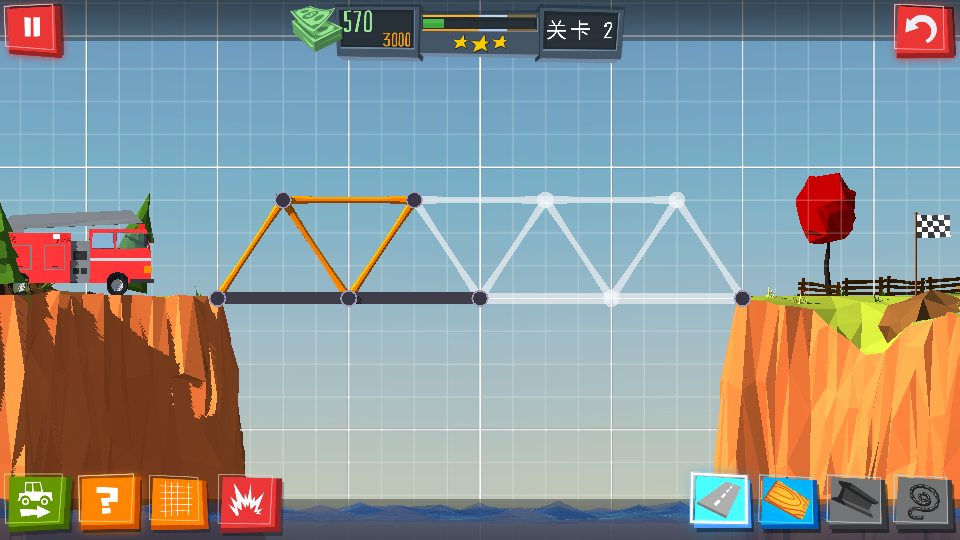Select the road material tile

pos(720,500)
